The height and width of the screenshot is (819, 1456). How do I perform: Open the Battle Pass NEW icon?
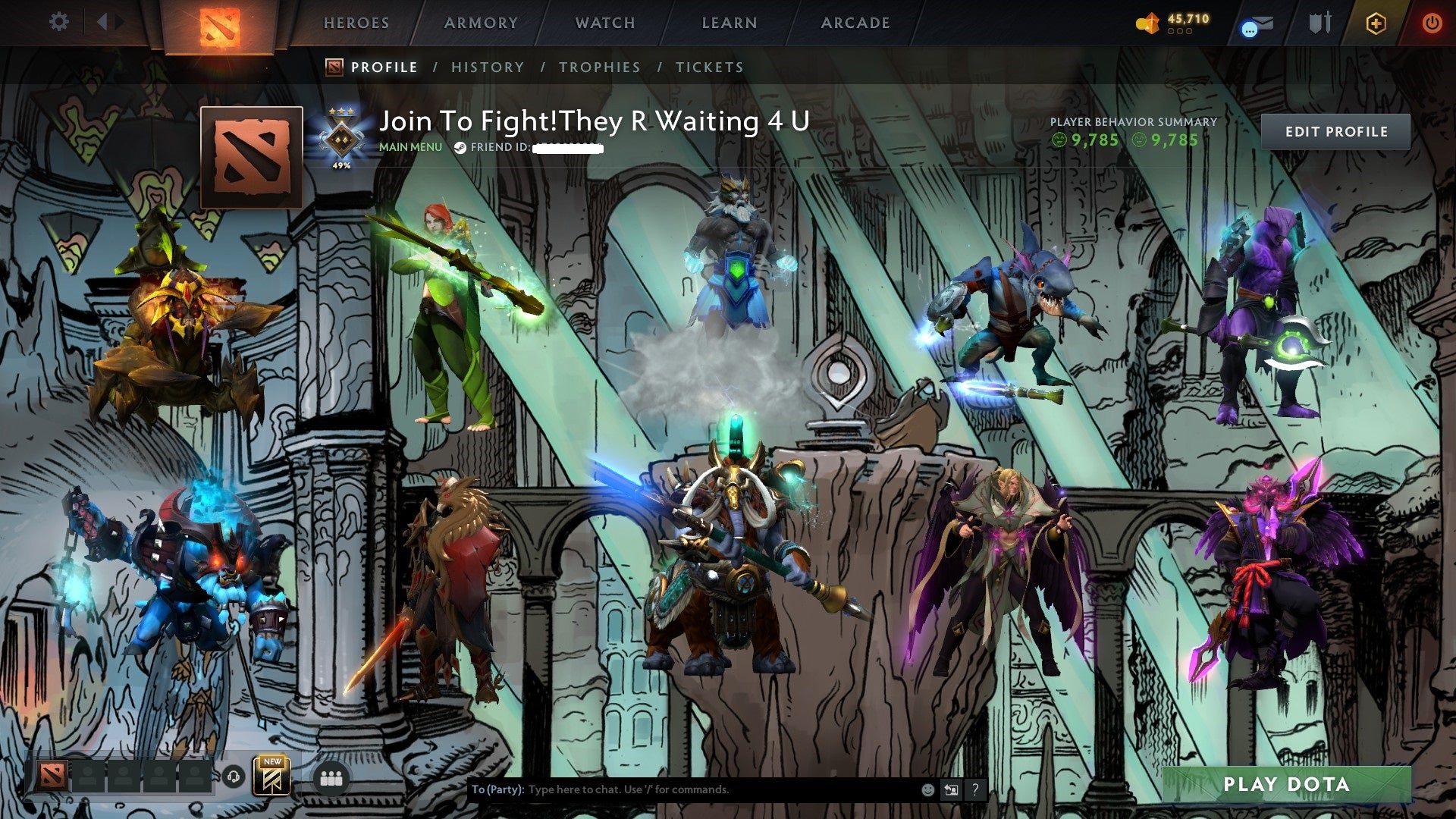click(x=271, y=776)
